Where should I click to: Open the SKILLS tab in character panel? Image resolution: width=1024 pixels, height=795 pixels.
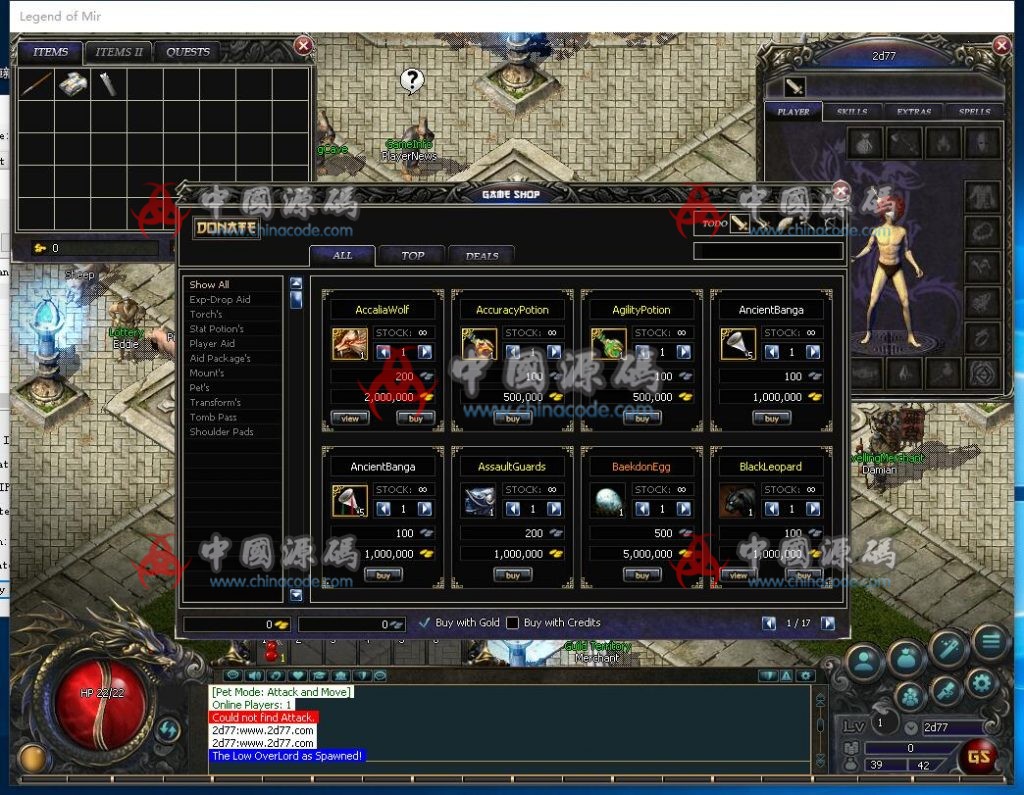[852, 112]
